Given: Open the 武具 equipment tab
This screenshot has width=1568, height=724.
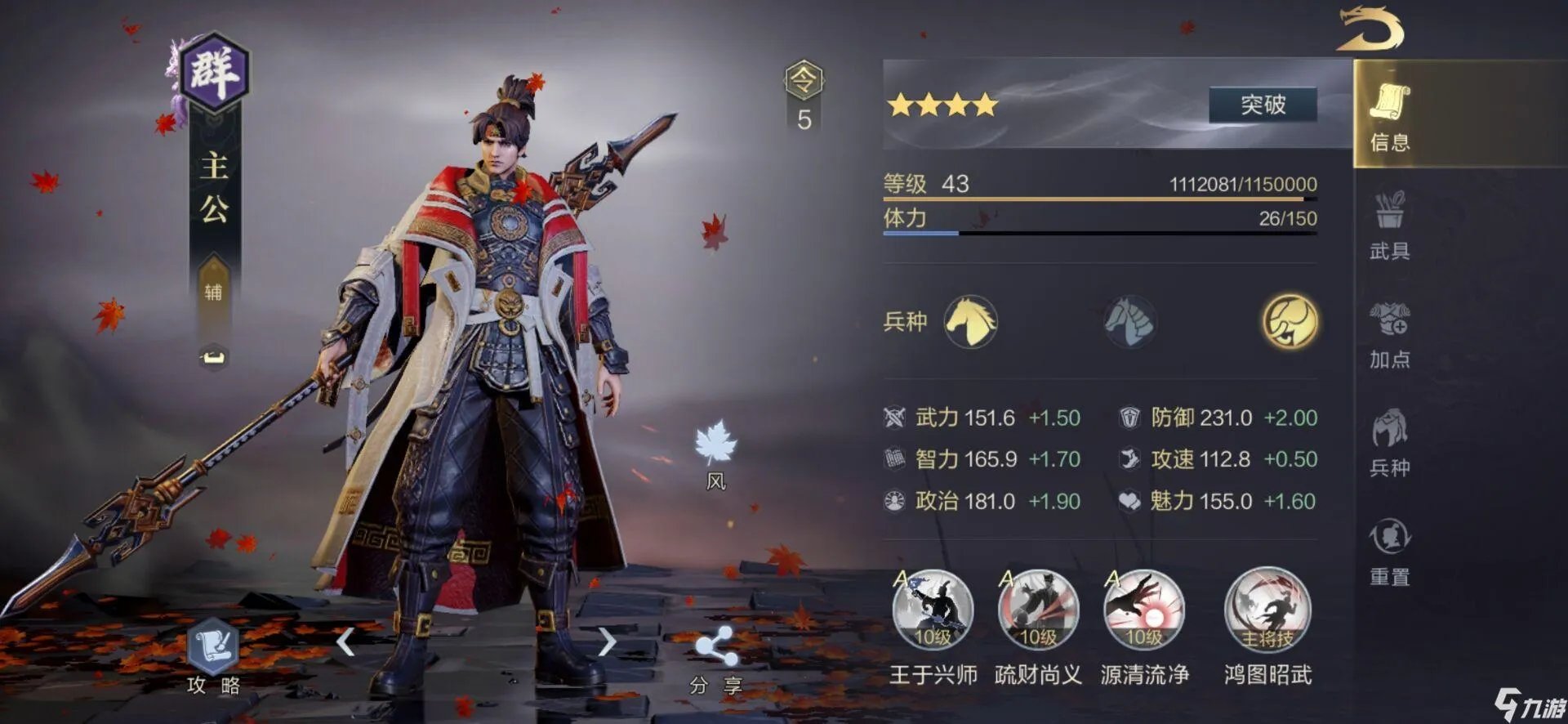Looking at the screenshot, I should (x=1389, y=225).
